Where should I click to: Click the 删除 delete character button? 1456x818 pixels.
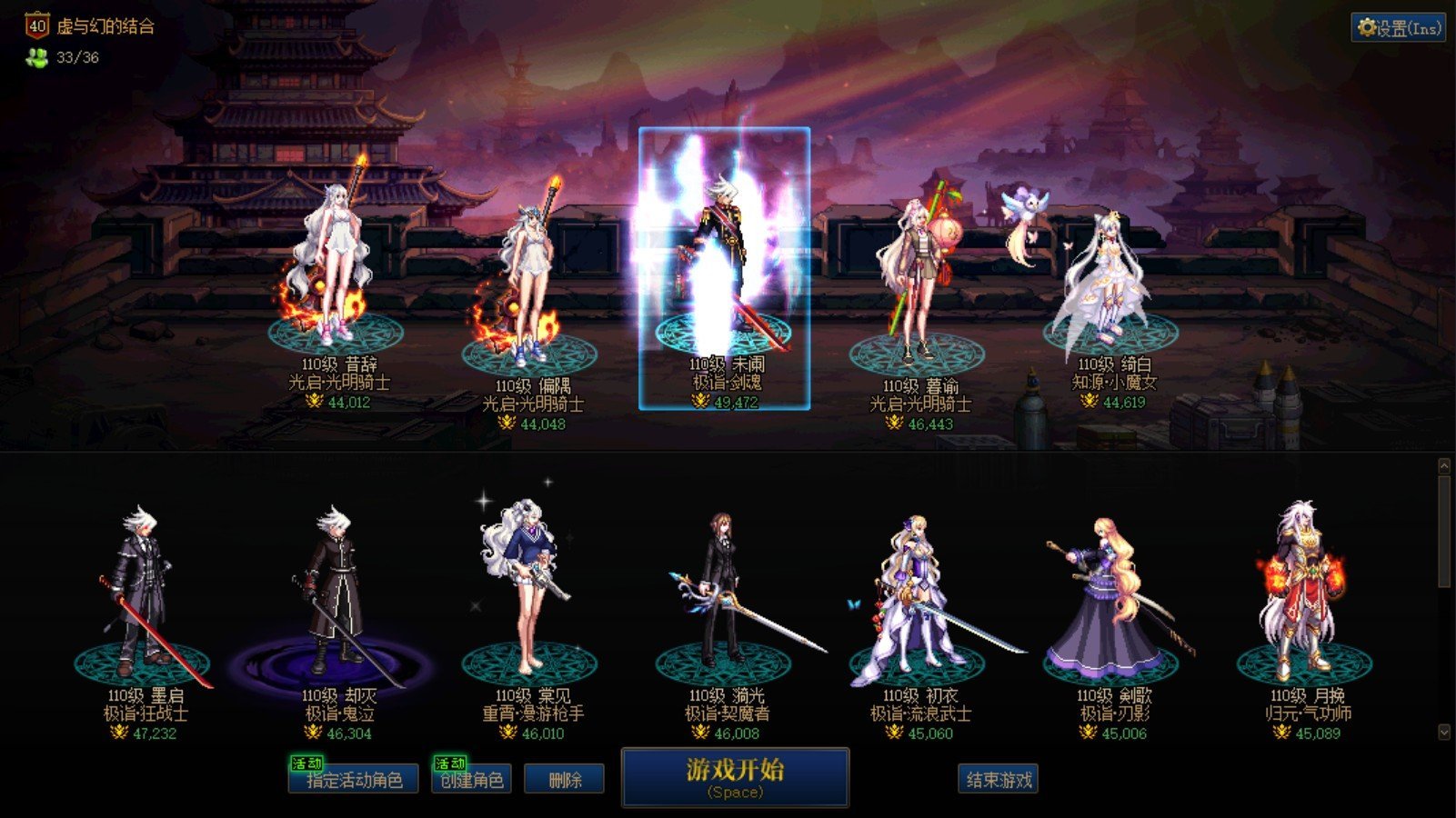pyautogui.click(x=564, y=780)
